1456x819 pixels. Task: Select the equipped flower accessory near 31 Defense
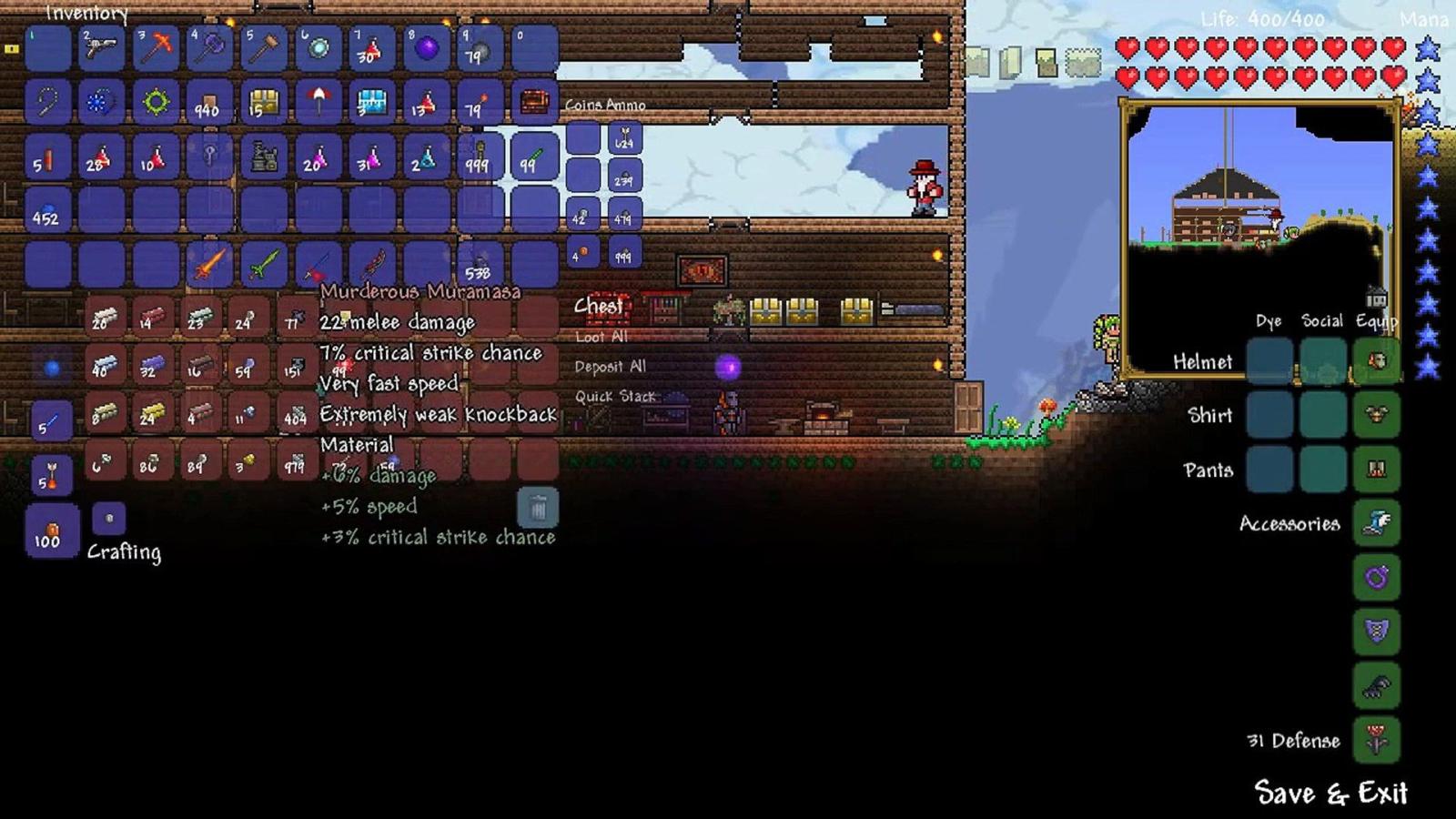(1377, 740)
